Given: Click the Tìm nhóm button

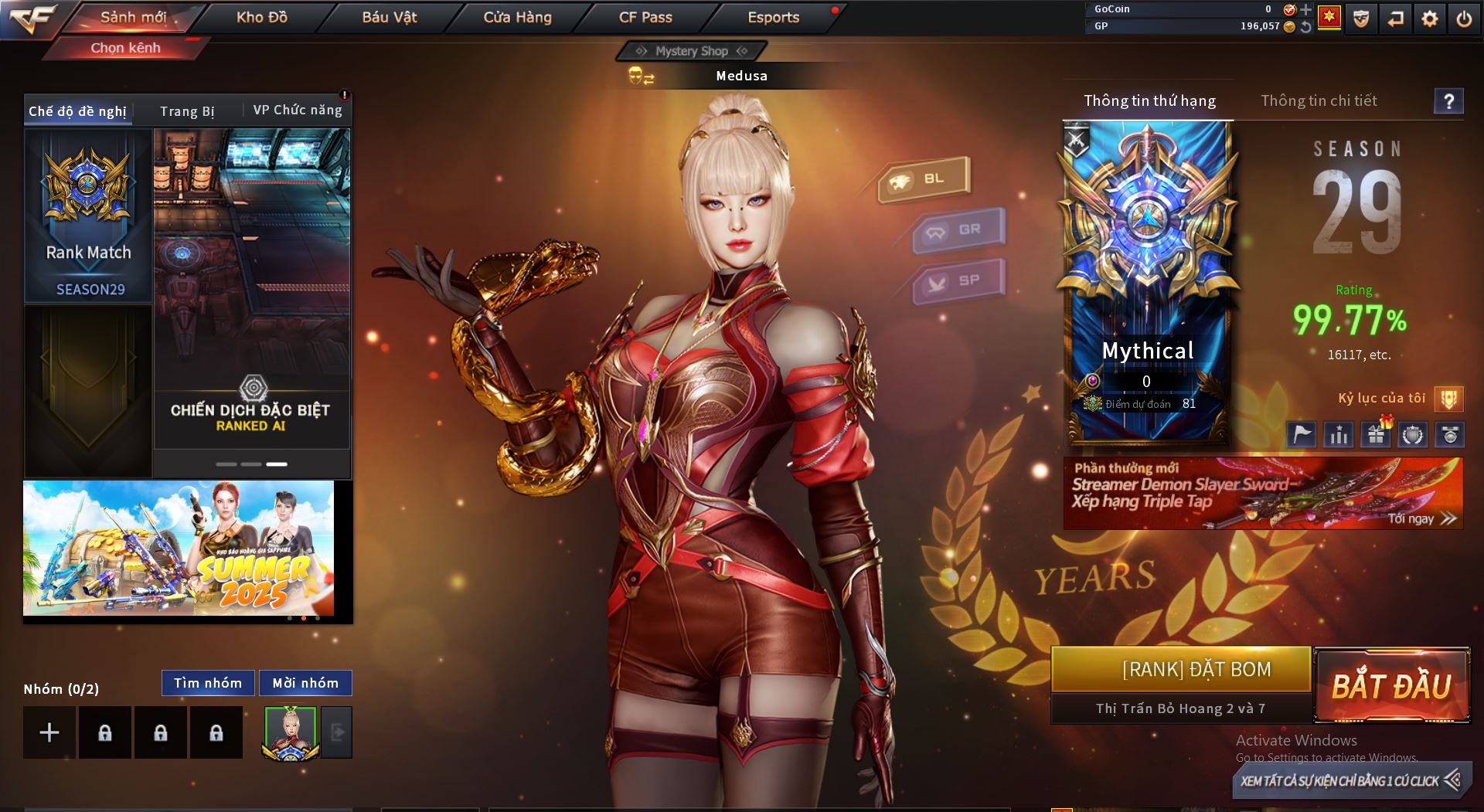Looking at the screenshot, I should tap(207, 683).
